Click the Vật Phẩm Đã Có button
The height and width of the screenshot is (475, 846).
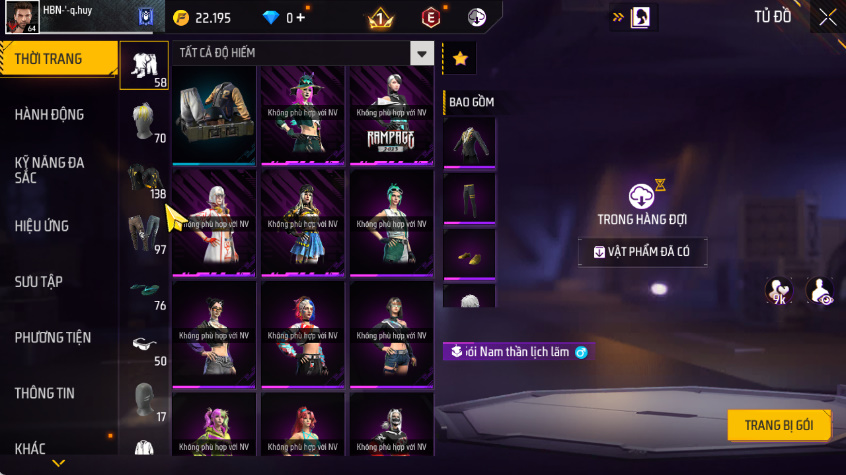pos(642,252)
